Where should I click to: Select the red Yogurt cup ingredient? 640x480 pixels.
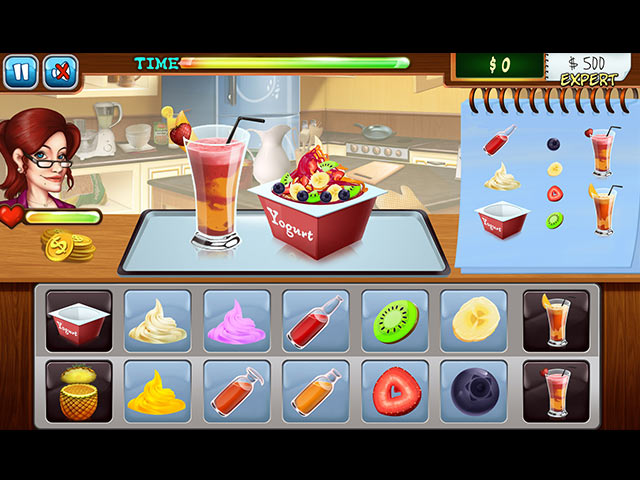coord(79,321)
